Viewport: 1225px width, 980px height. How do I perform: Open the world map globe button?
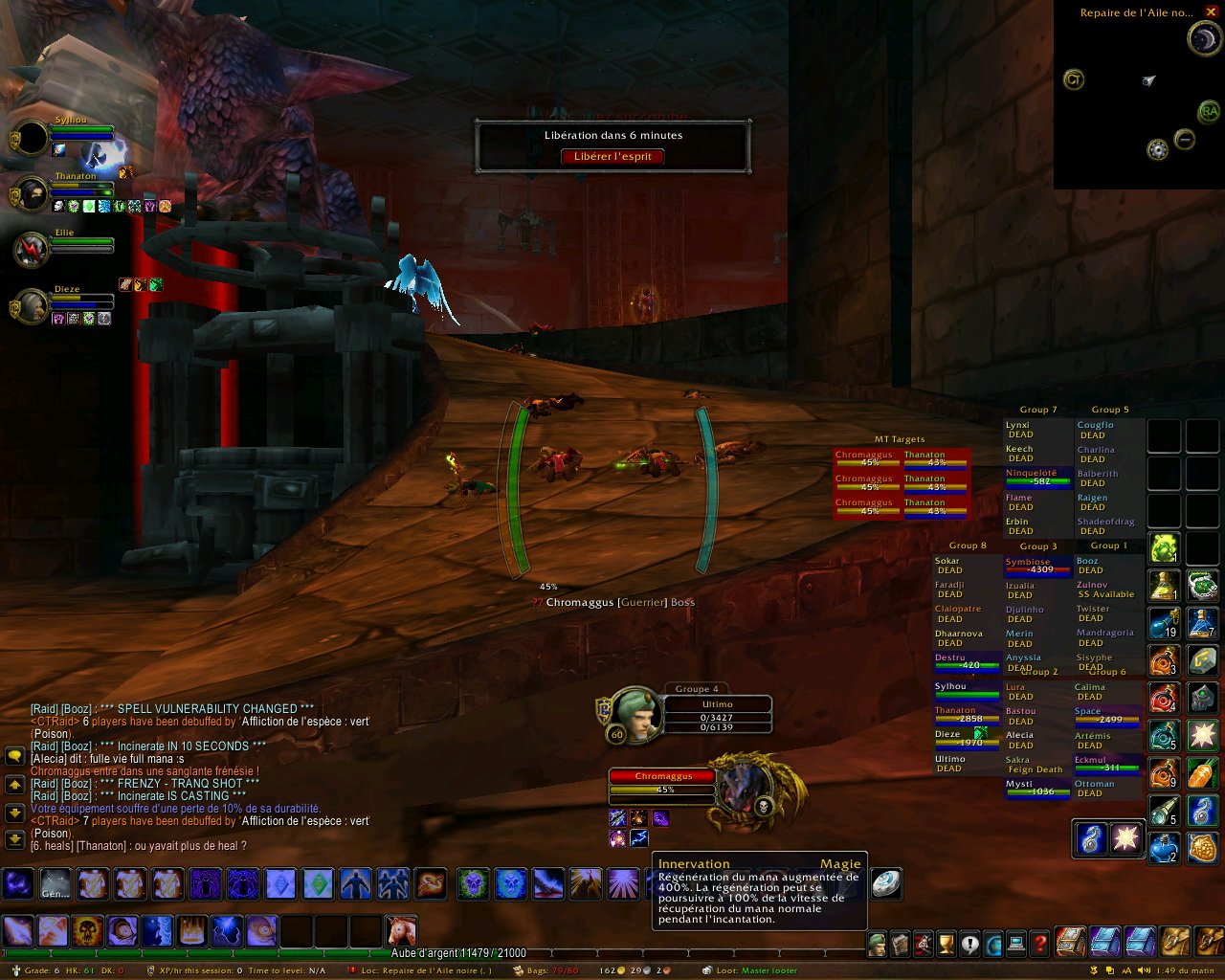click(x=993, y=945)
